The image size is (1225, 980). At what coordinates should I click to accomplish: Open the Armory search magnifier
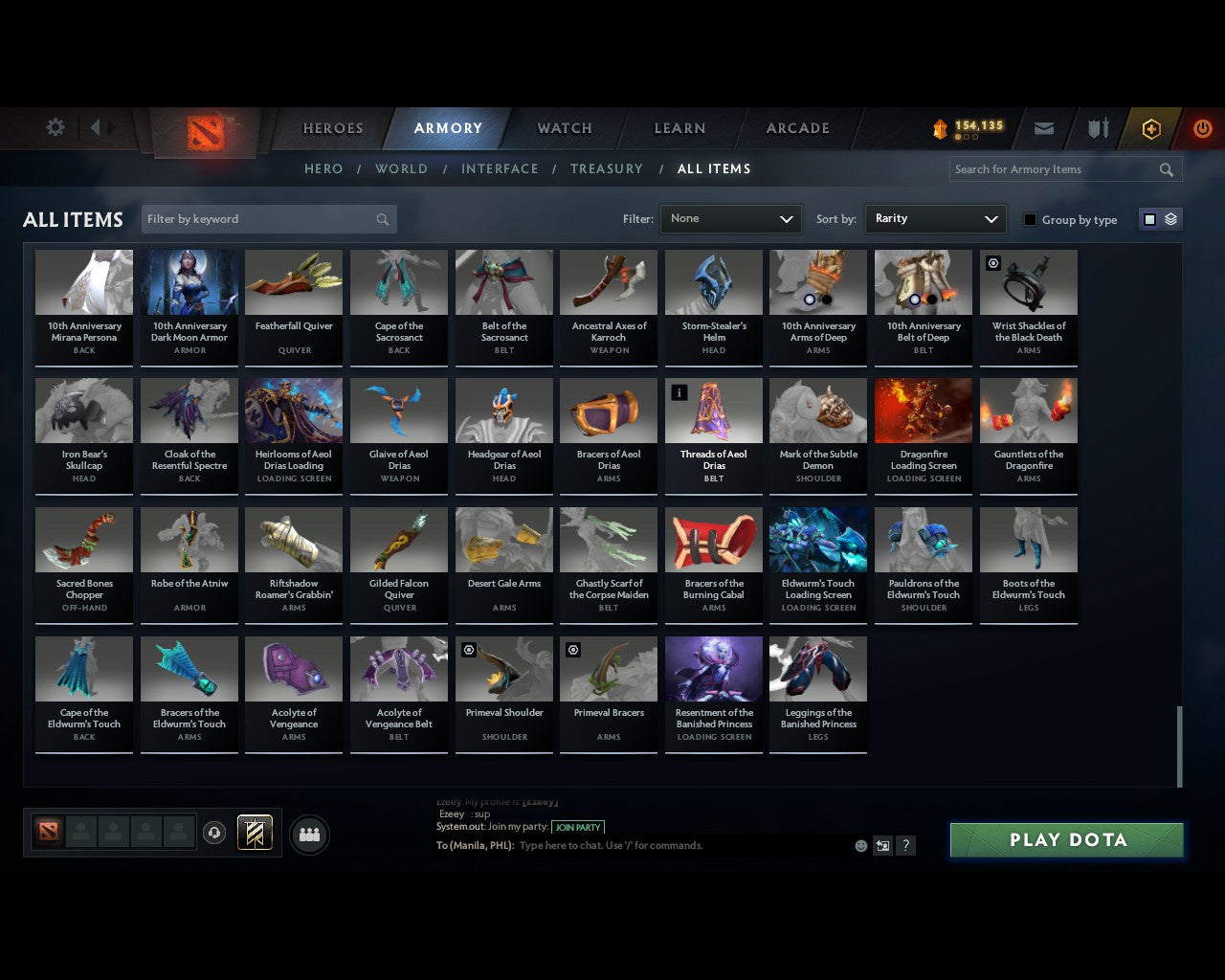pyautogui.click(x=1166, y=169)
